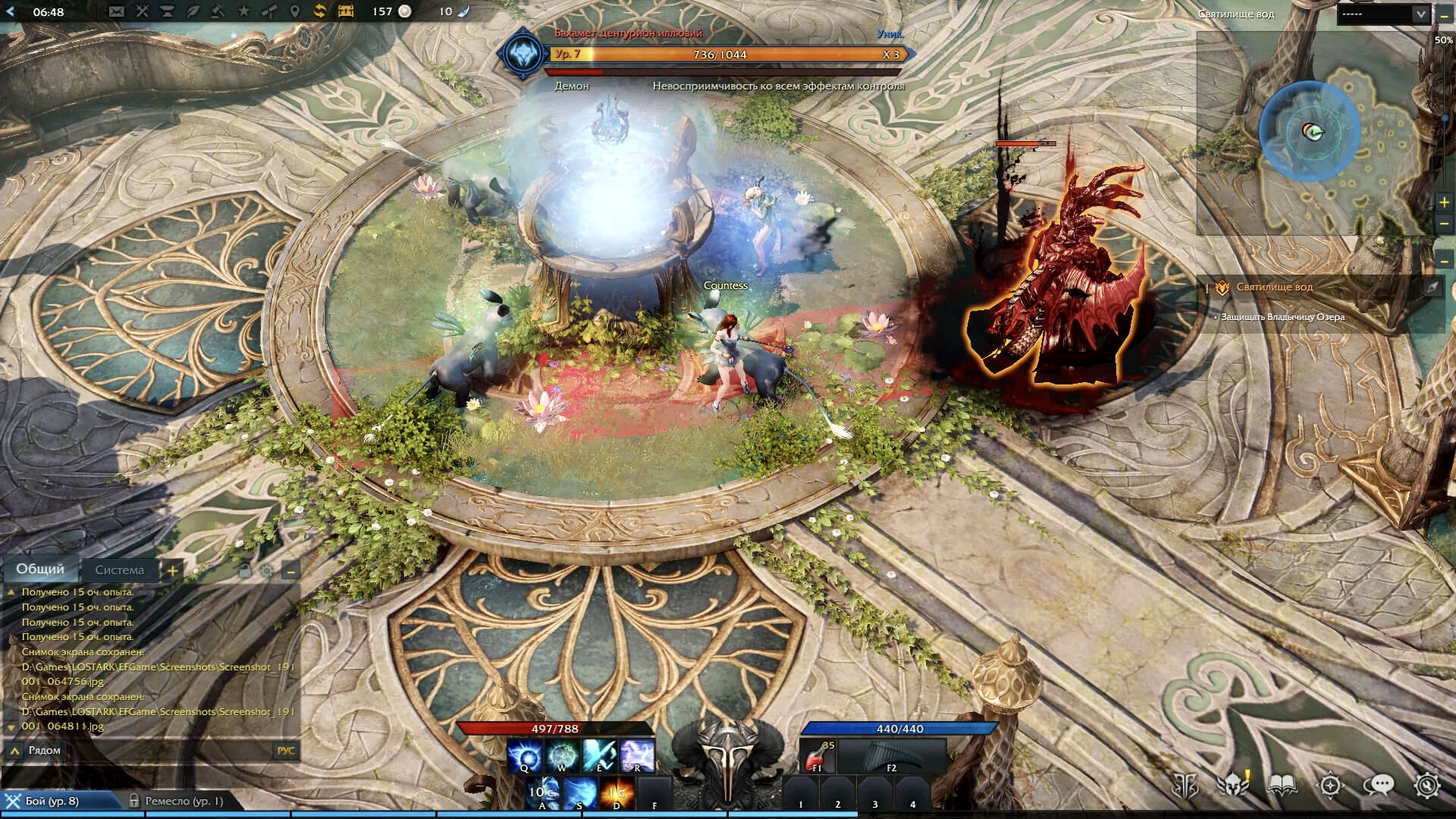Switch to the Система chat tab
Screen dimensions: 1456x819
coord(119,570)
